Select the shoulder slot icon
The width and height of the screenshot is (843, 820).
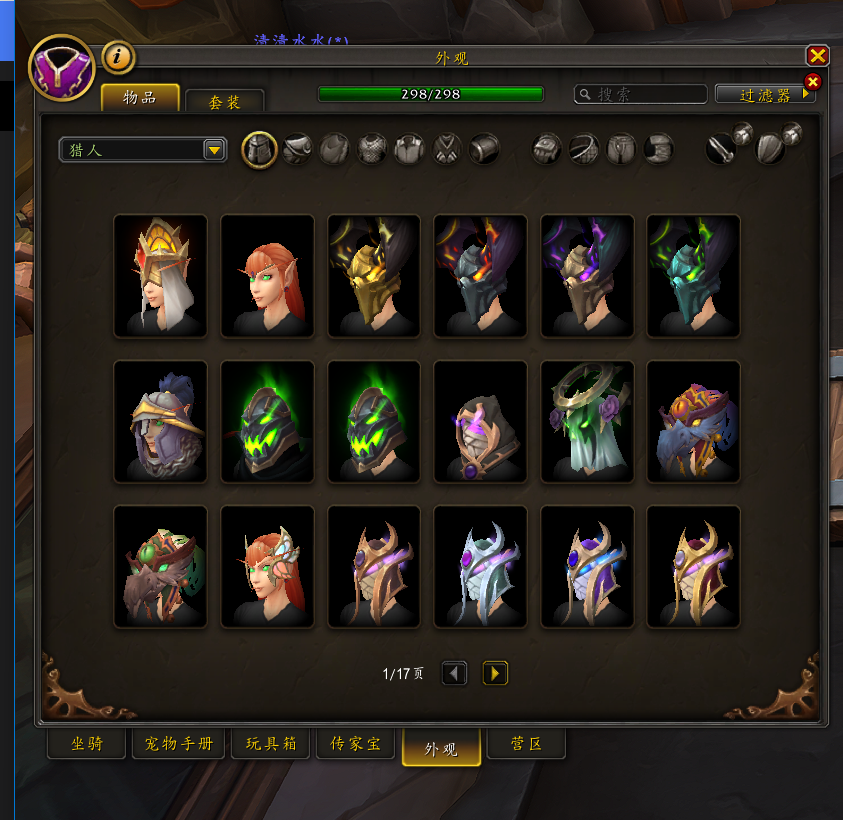[x=297, y=150]
